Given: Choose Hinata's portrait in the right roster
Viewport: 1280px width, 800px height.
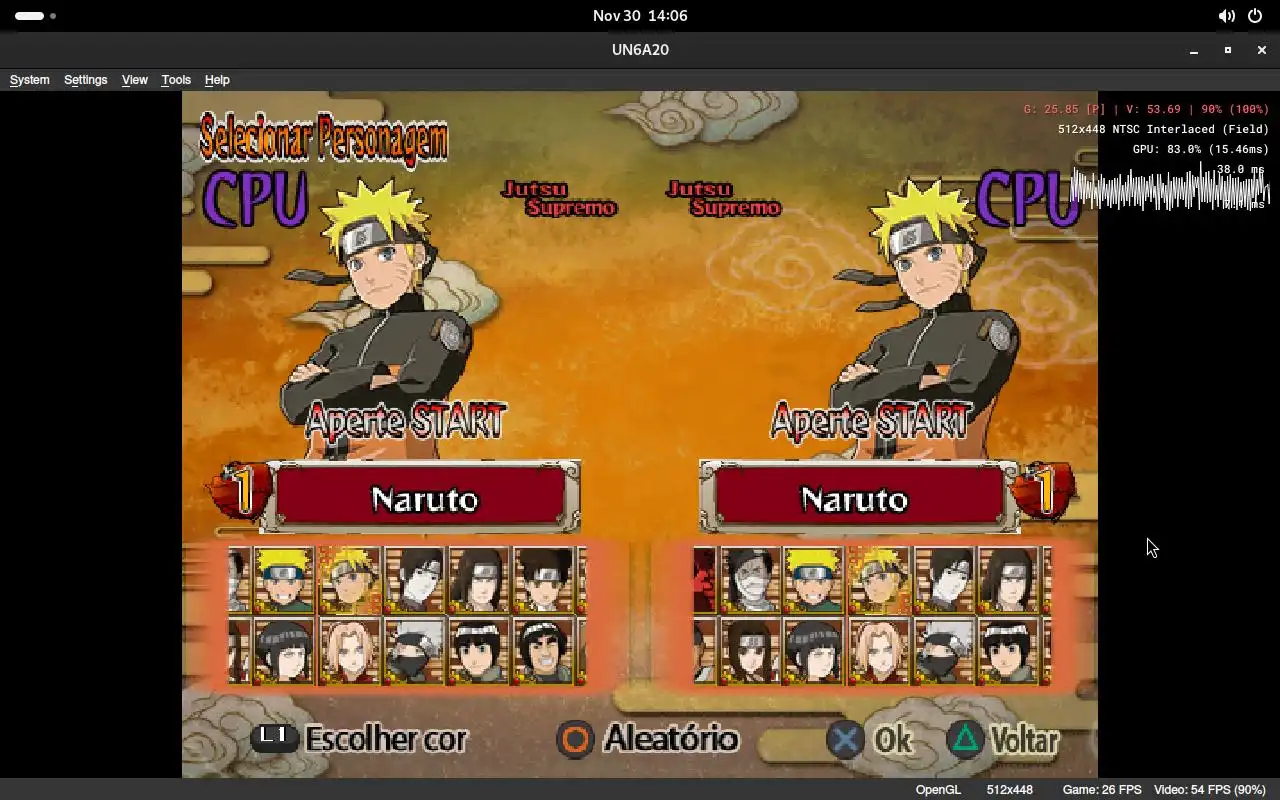Looking at the screenshot, I should tap(813, 651).
